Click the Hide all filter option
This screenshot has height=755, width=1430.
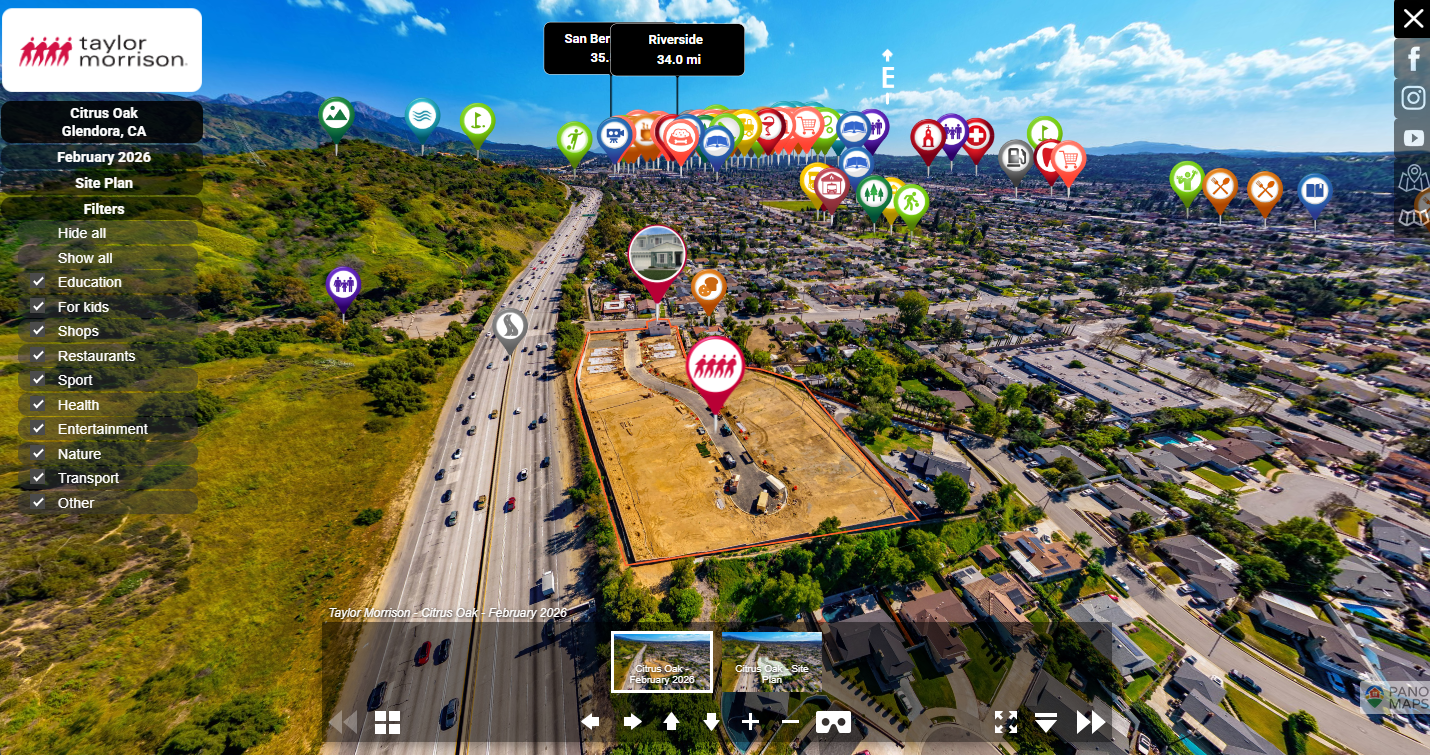82,233
